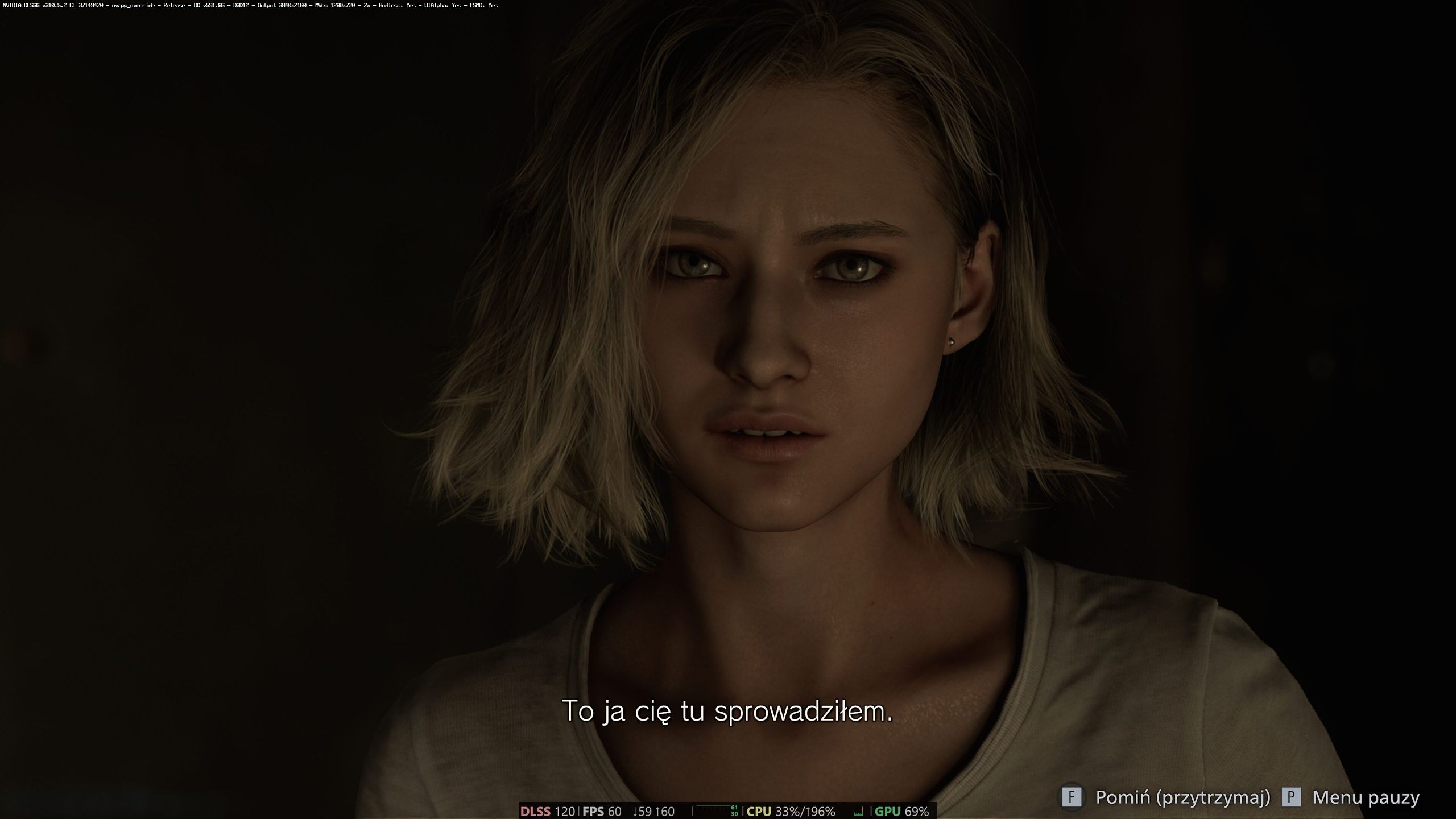This screenshot has width=1456, height=819.
Task: Click the green GPU label in the overlay
Action: (887, 812)
